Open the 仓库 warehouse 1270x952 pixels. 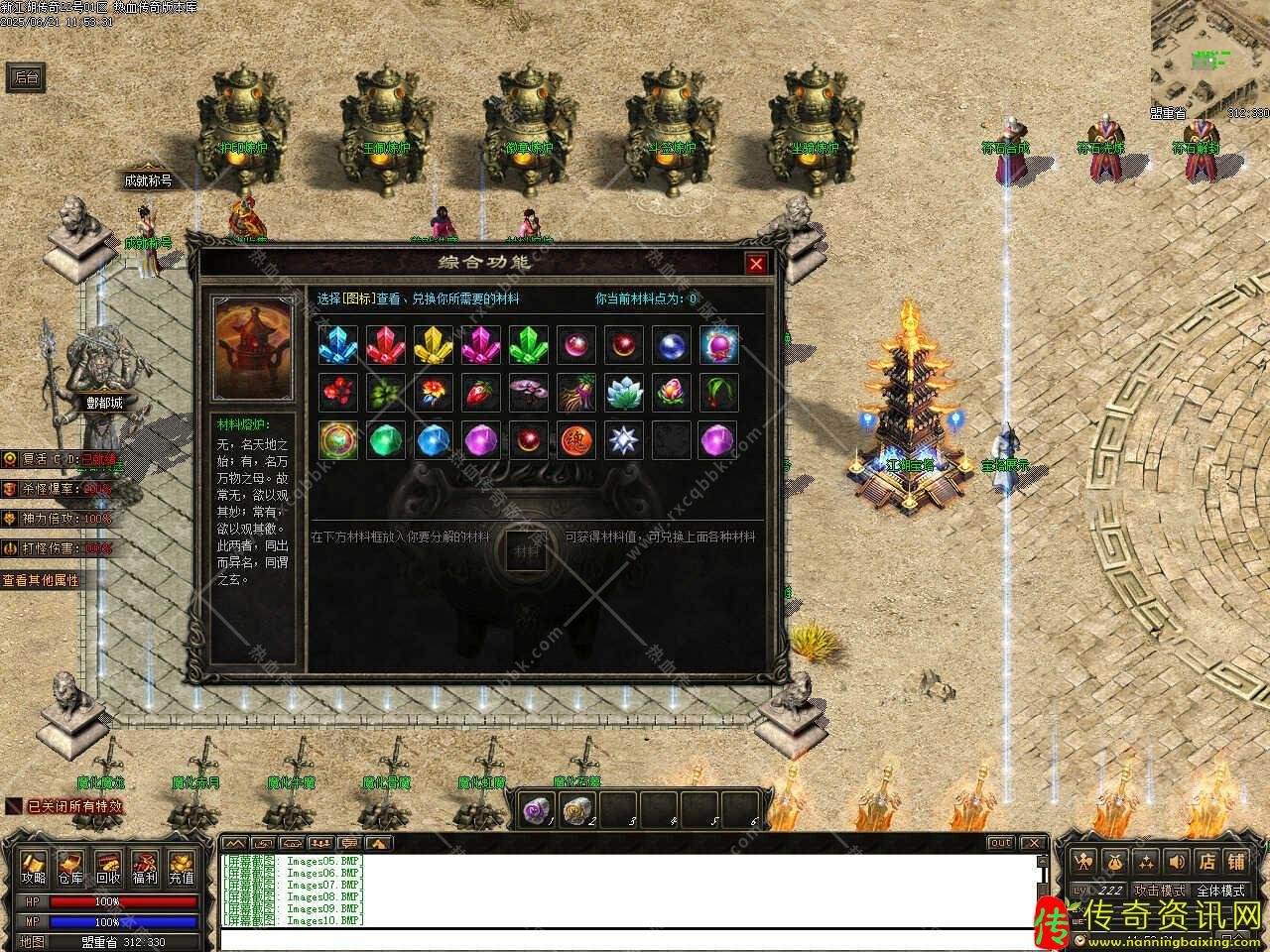coord(70,869)
